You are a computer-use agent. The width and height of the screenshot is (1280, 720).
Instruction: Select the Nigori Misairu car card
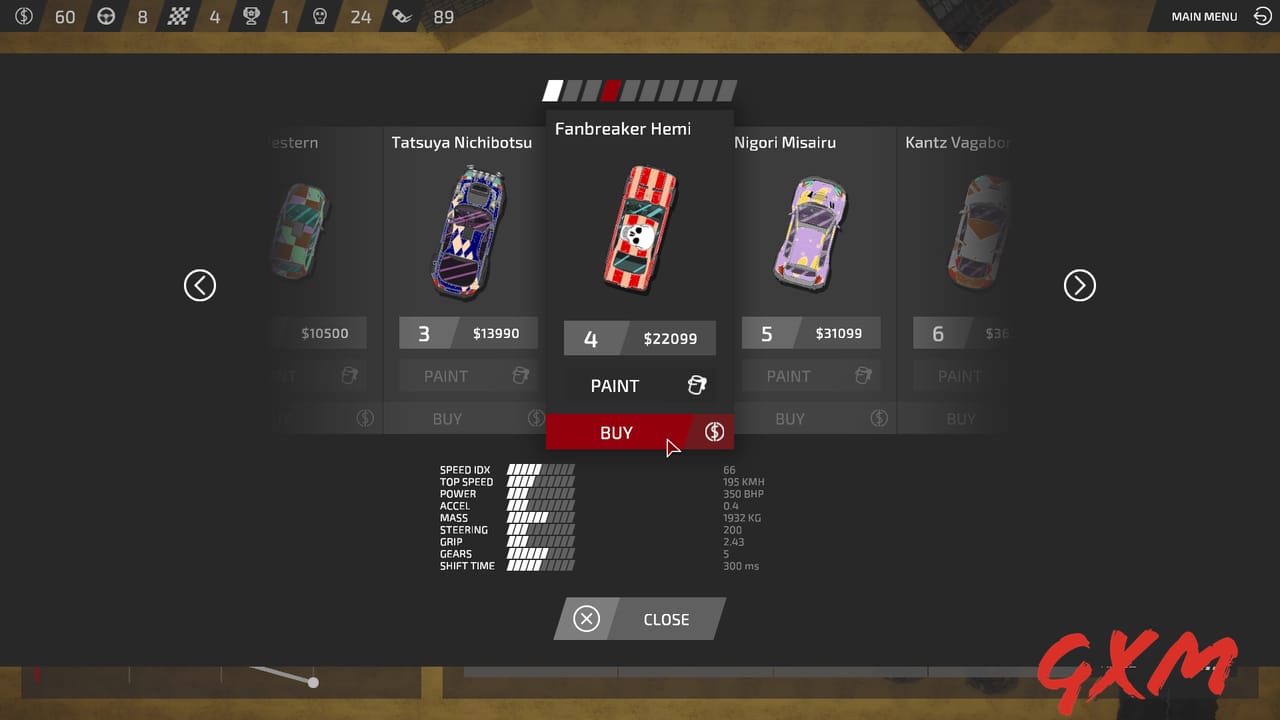coord(811,230)
